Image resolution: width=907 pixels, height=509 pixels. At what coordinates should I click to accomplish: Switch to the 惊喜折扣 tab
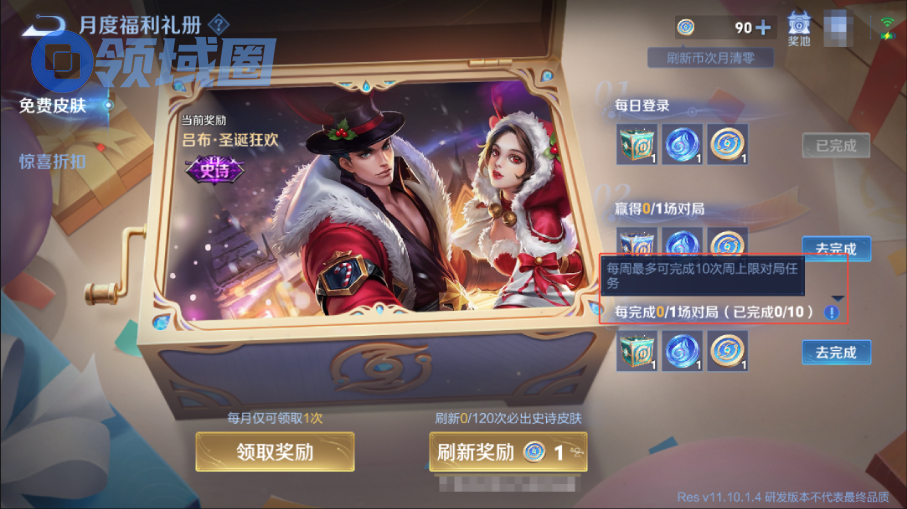(x=52, y=161)
